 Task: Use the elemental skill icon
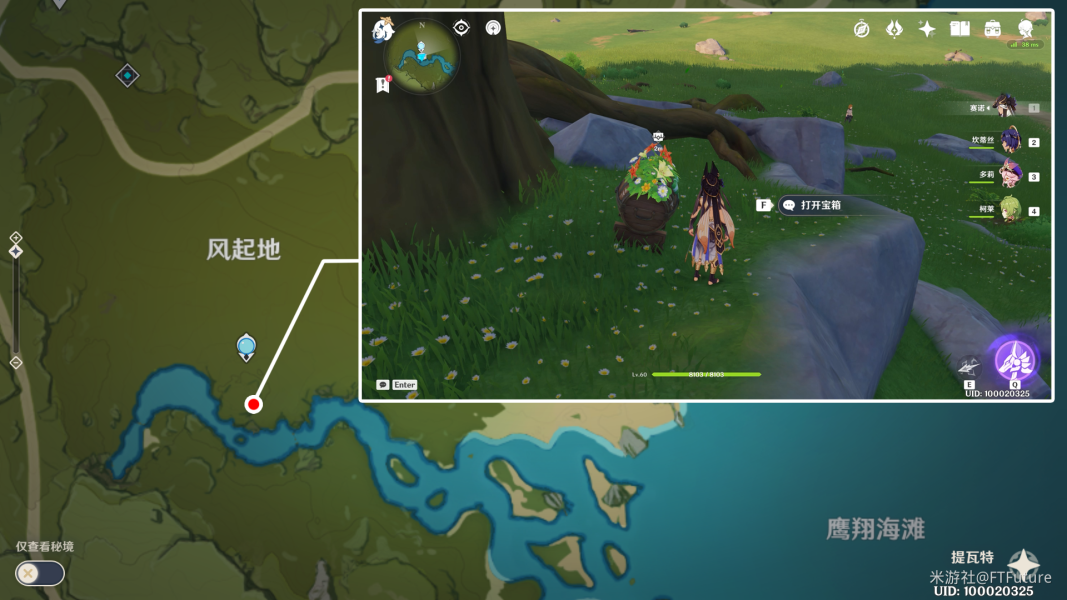(968, 367)
